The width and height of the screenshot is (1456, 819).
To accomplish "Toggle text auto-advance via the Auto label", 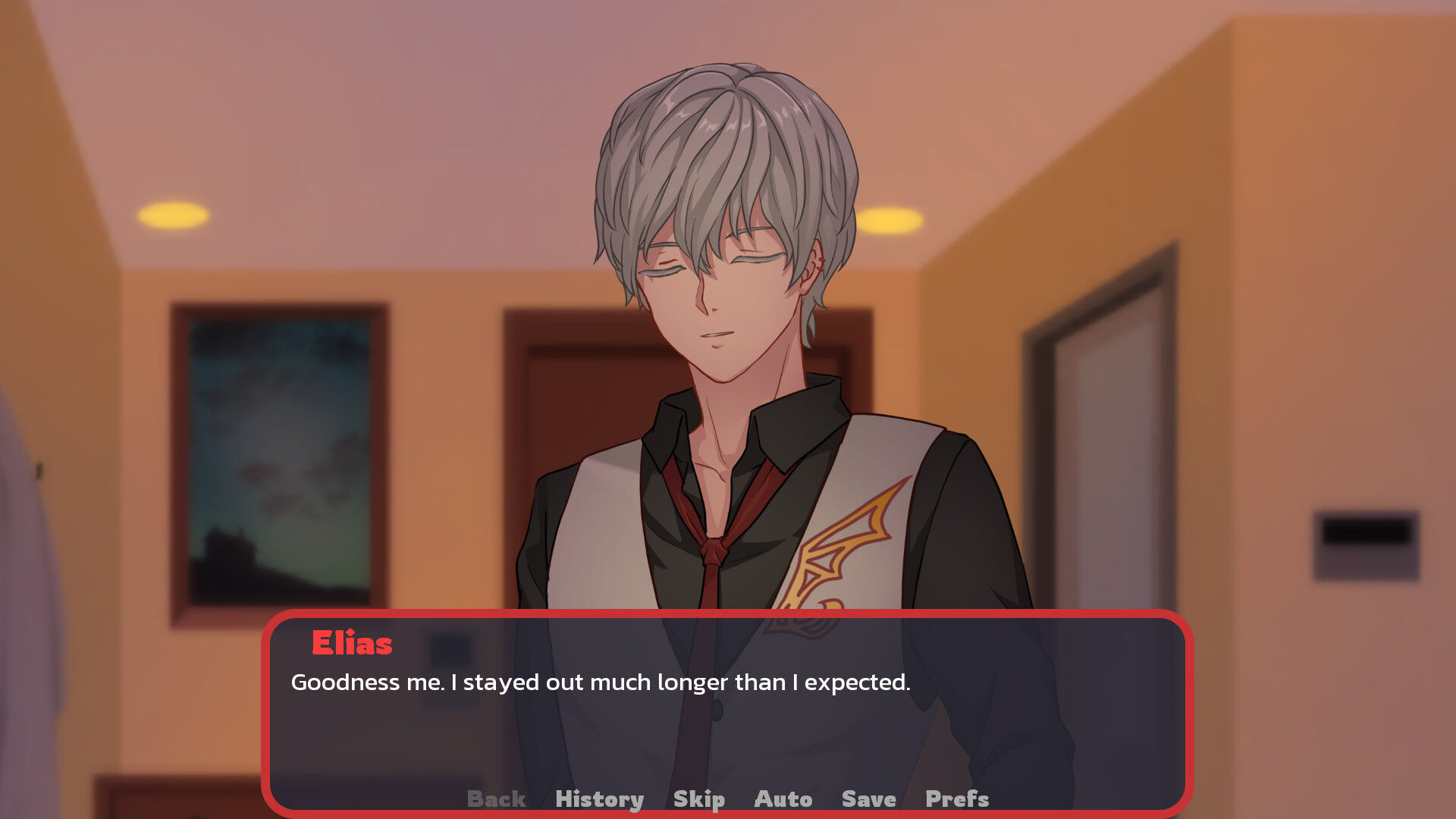I will click(783, 799).
